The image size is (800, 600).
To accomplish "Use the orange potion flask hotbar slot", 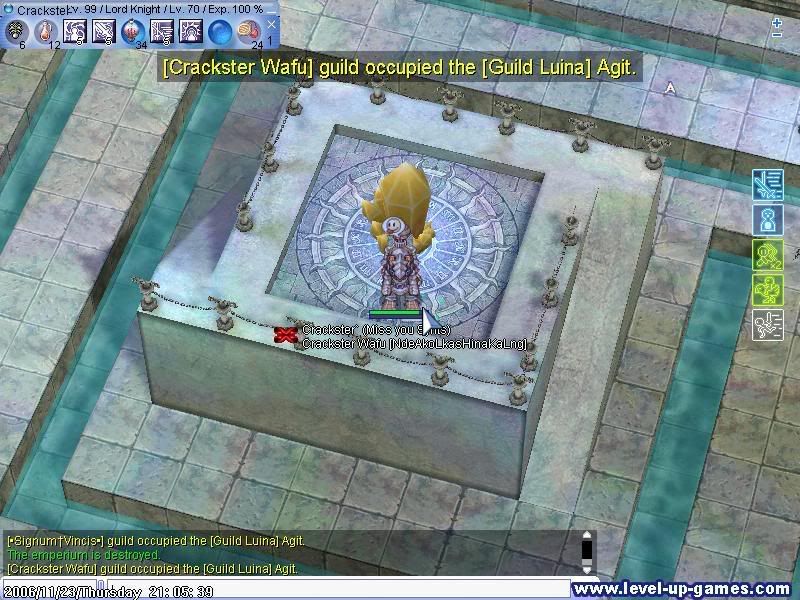I will point(45,31).
